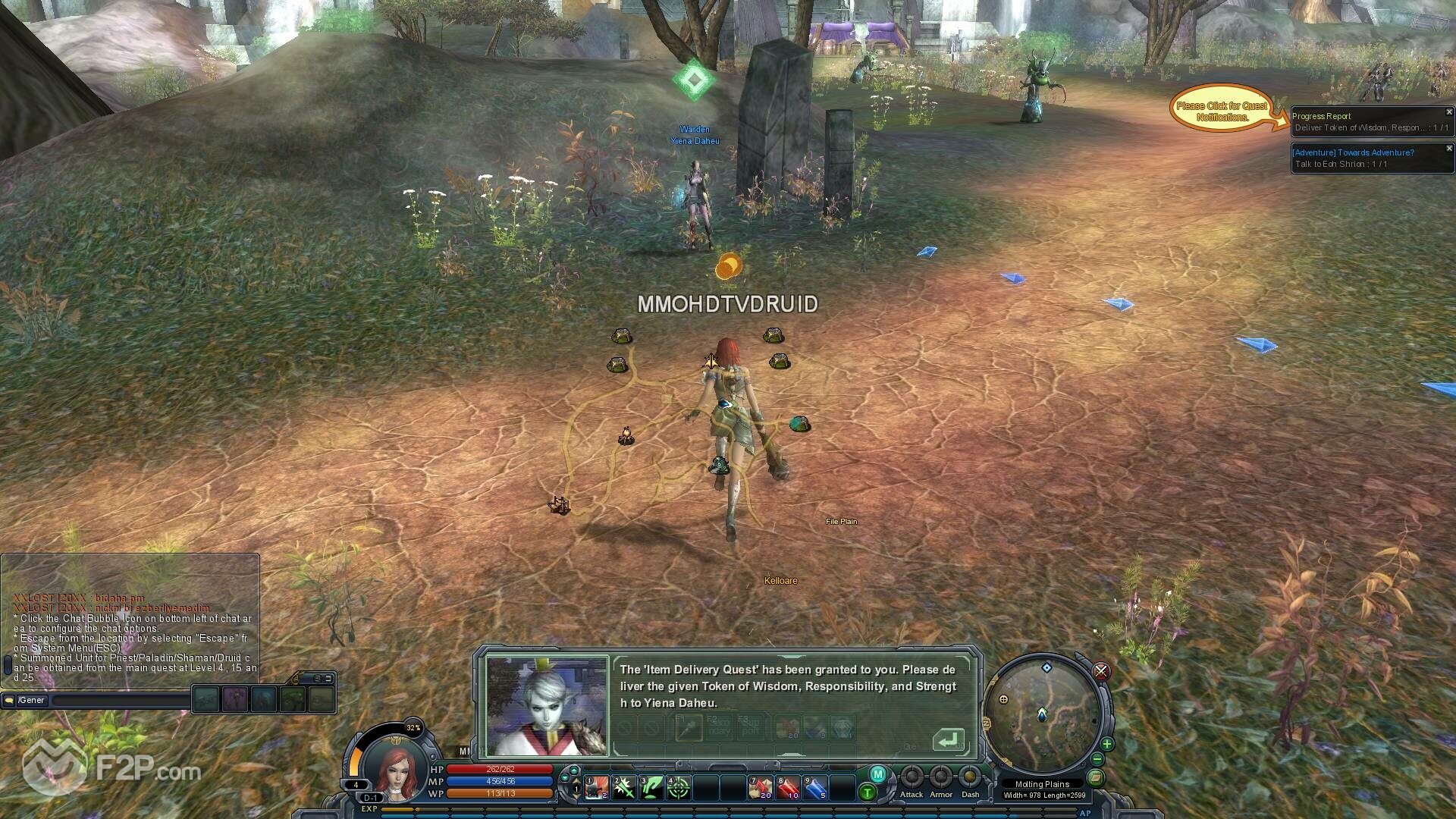Screen dimensions: 1456x819
Task: Activate the Attack stance button
Action: pos(912,777)
